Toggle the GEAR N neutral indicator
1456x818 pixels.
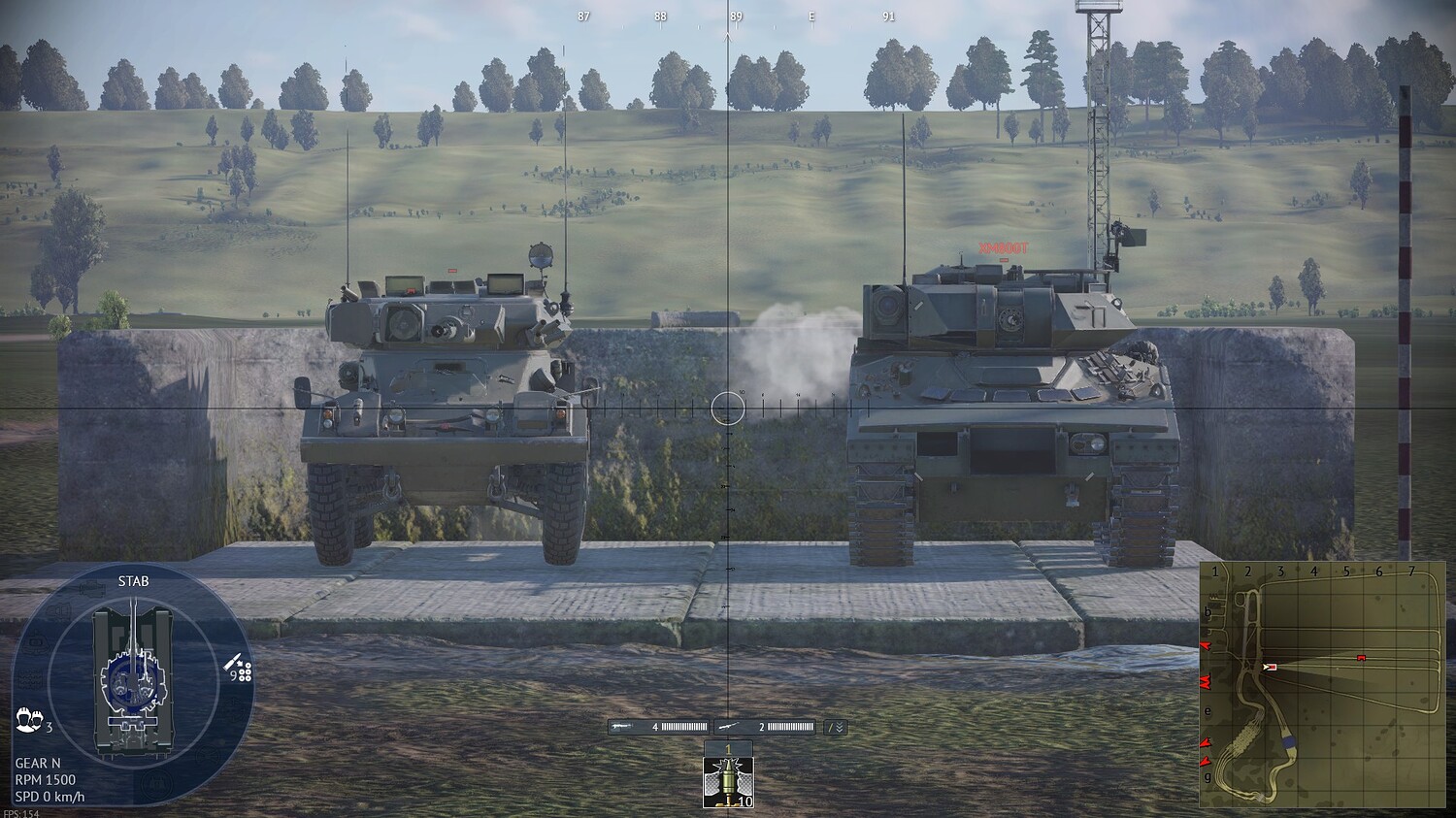(x=38, y=763)
